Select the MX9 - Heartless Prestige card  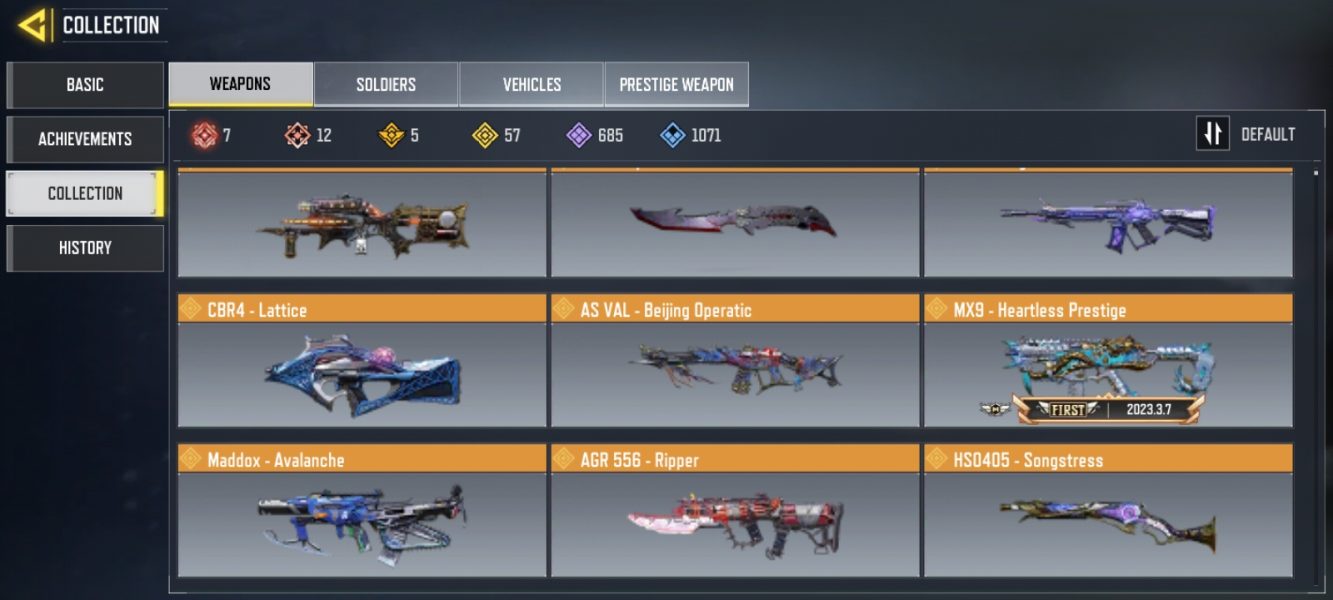(x=1108, y=362)
